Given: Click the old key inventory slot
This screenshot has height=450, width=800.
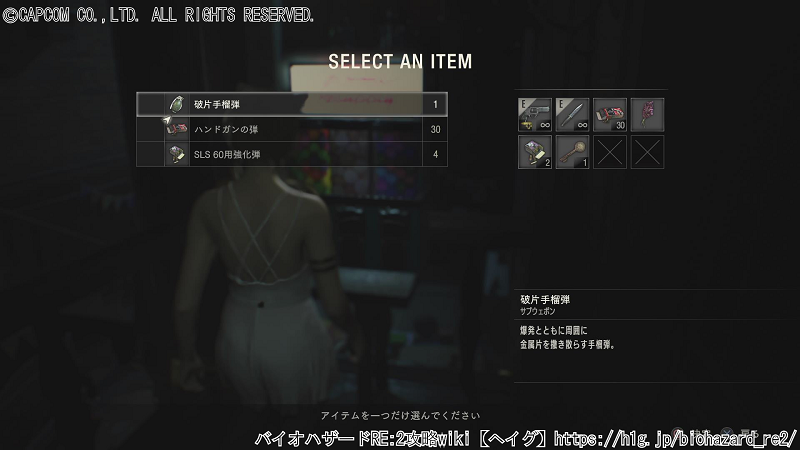Looking at the screenshot, I should click(x=573, y=152).
